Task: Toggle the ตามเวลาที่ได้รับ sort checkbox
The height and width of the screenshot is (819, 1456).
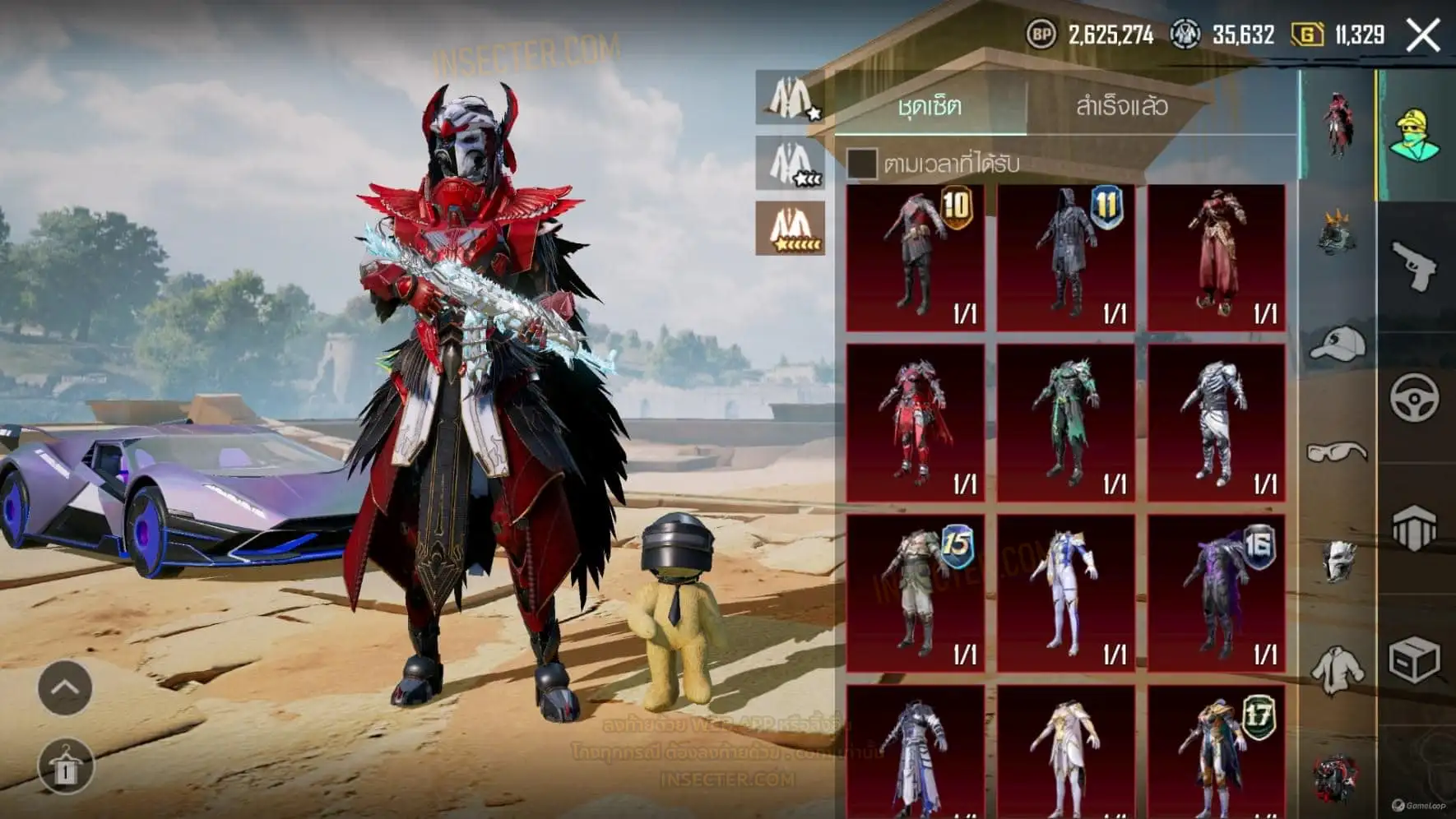Action: tap(861, 164)
